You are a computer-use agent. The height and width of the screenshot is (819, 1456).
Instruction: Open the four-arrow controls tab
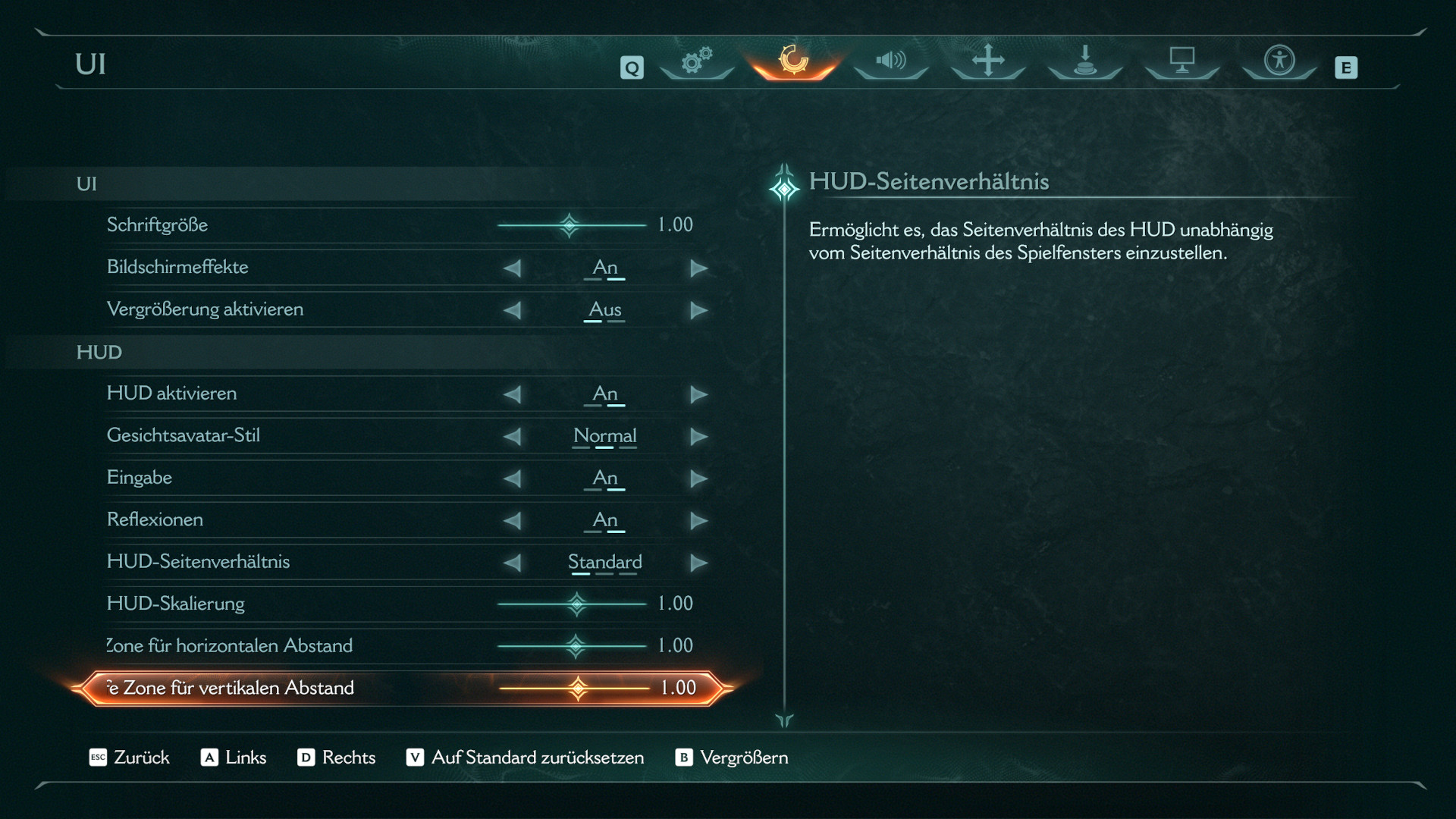pos(987,61)
